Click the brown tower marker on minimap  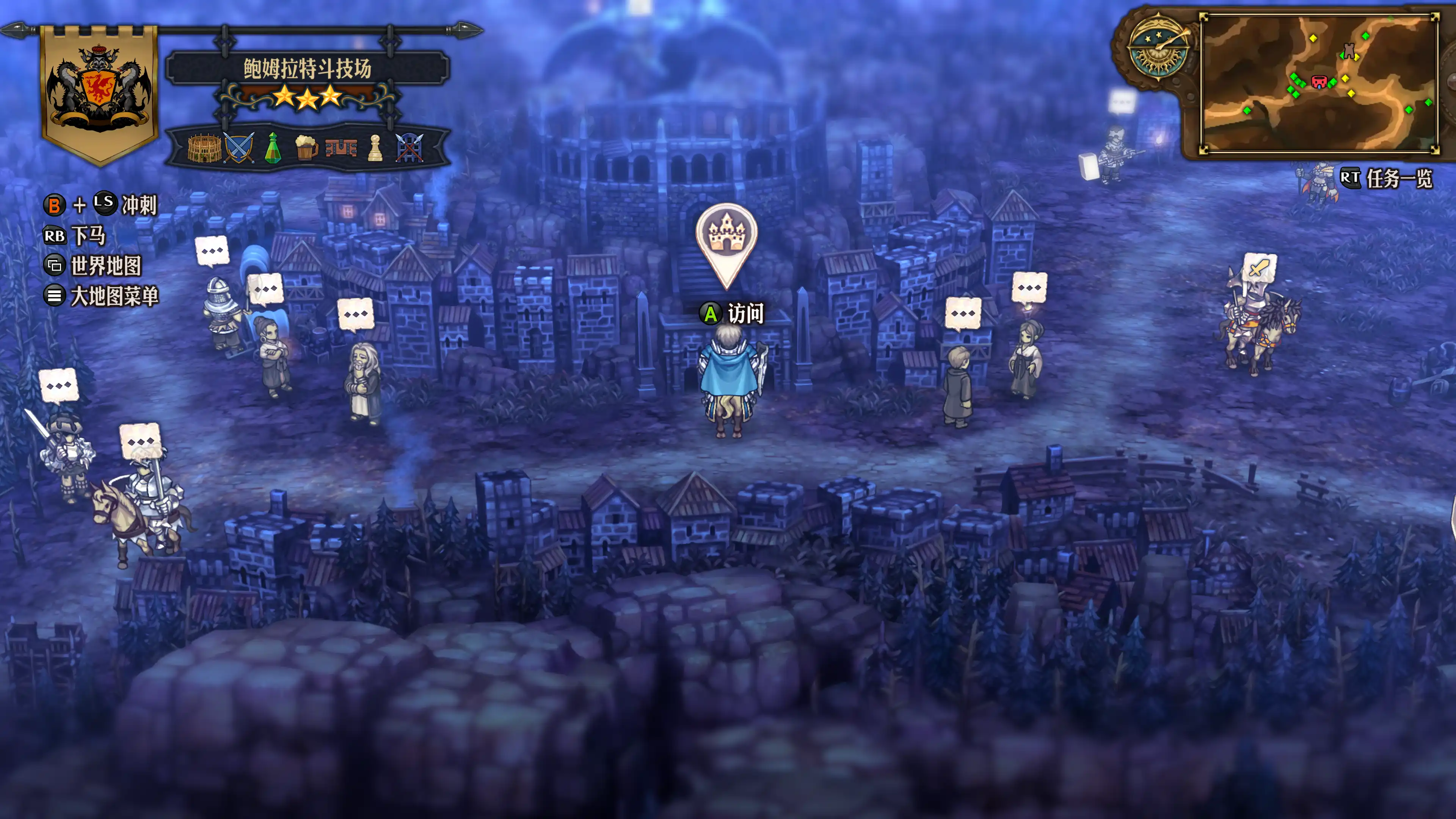point(1349,51)
